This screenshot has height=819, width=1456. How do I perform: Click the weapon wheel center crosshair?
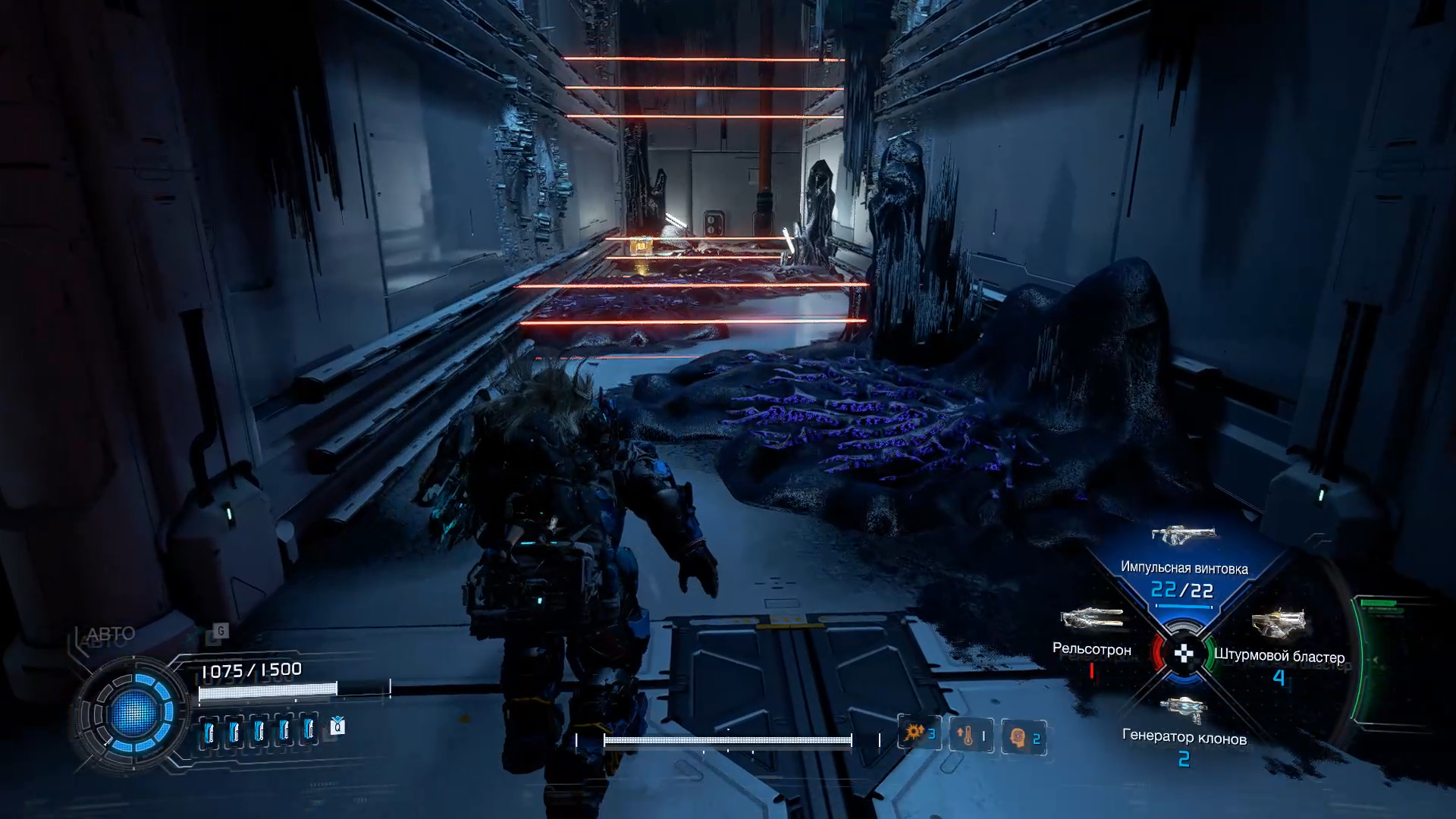point(1184,654)
